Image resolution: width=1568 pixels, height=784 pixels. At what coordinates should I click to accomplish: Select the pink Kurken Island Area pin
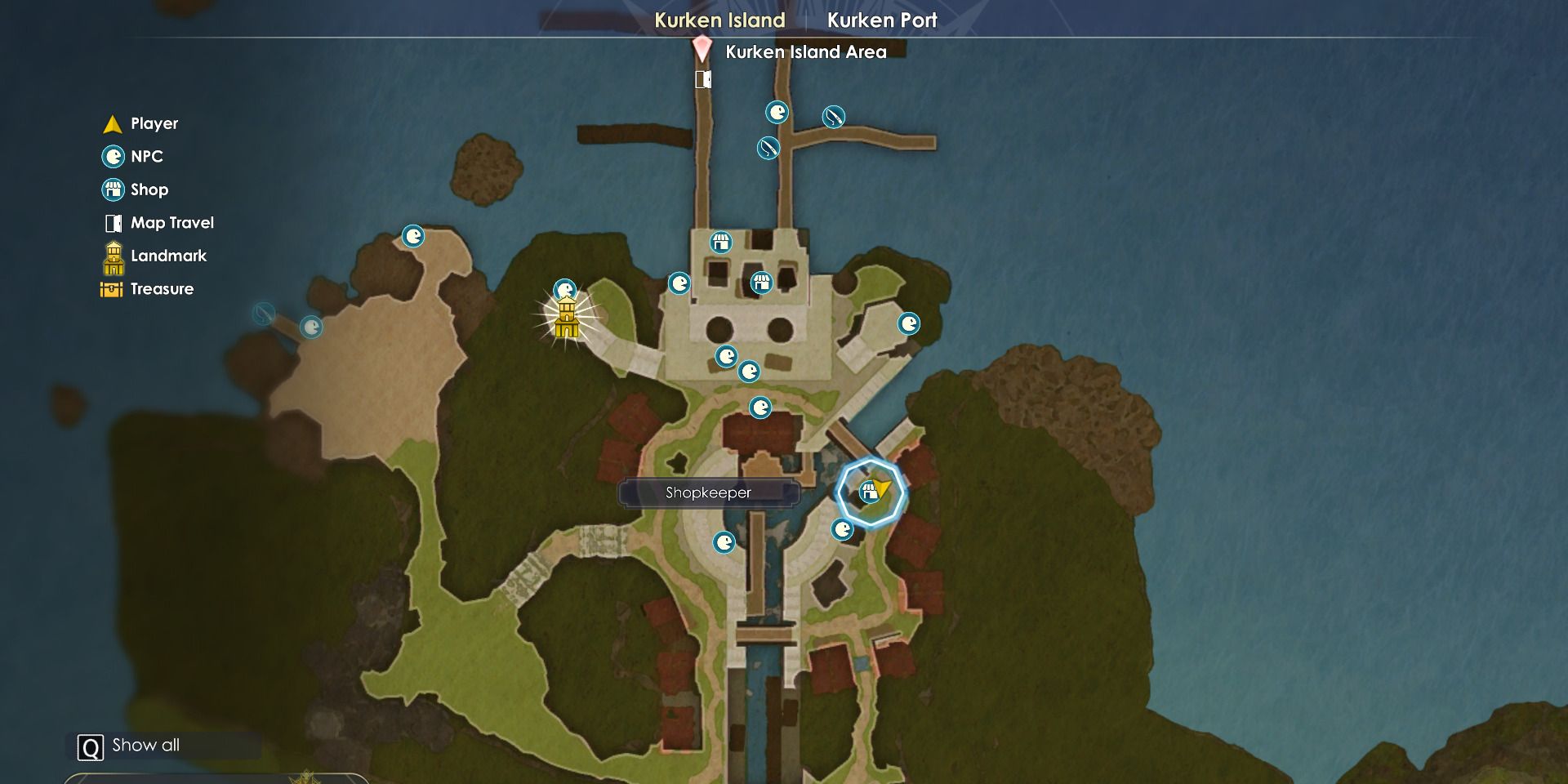702,49
